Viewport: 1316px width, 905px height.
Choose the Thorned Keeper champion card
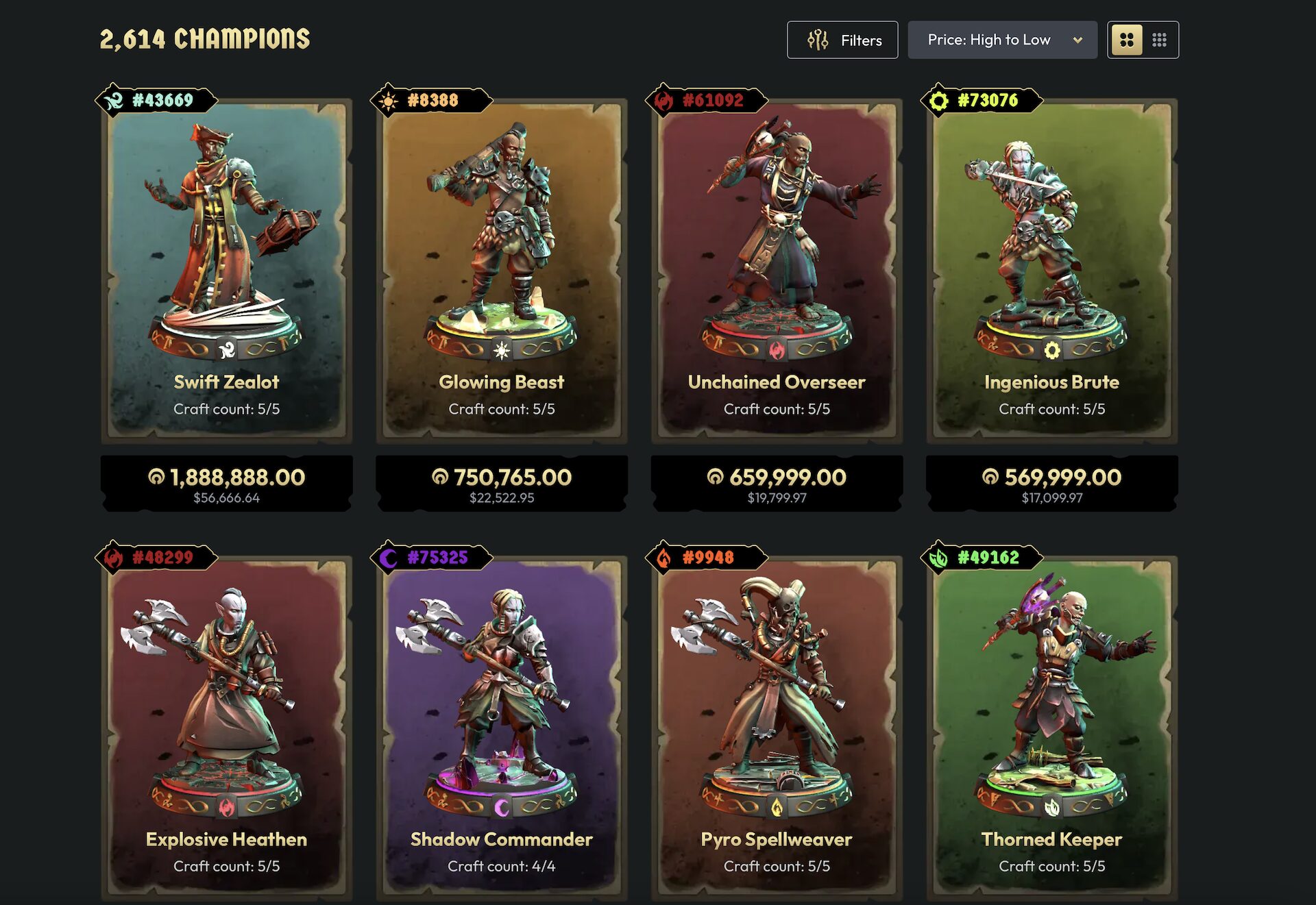pyautogui.click(x=1051, y=726)
